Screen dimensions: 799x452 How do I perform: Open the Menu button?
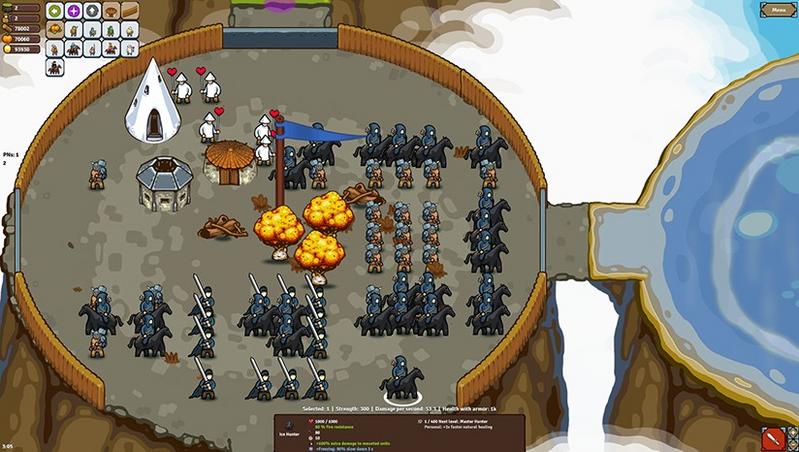coord(776,10)
